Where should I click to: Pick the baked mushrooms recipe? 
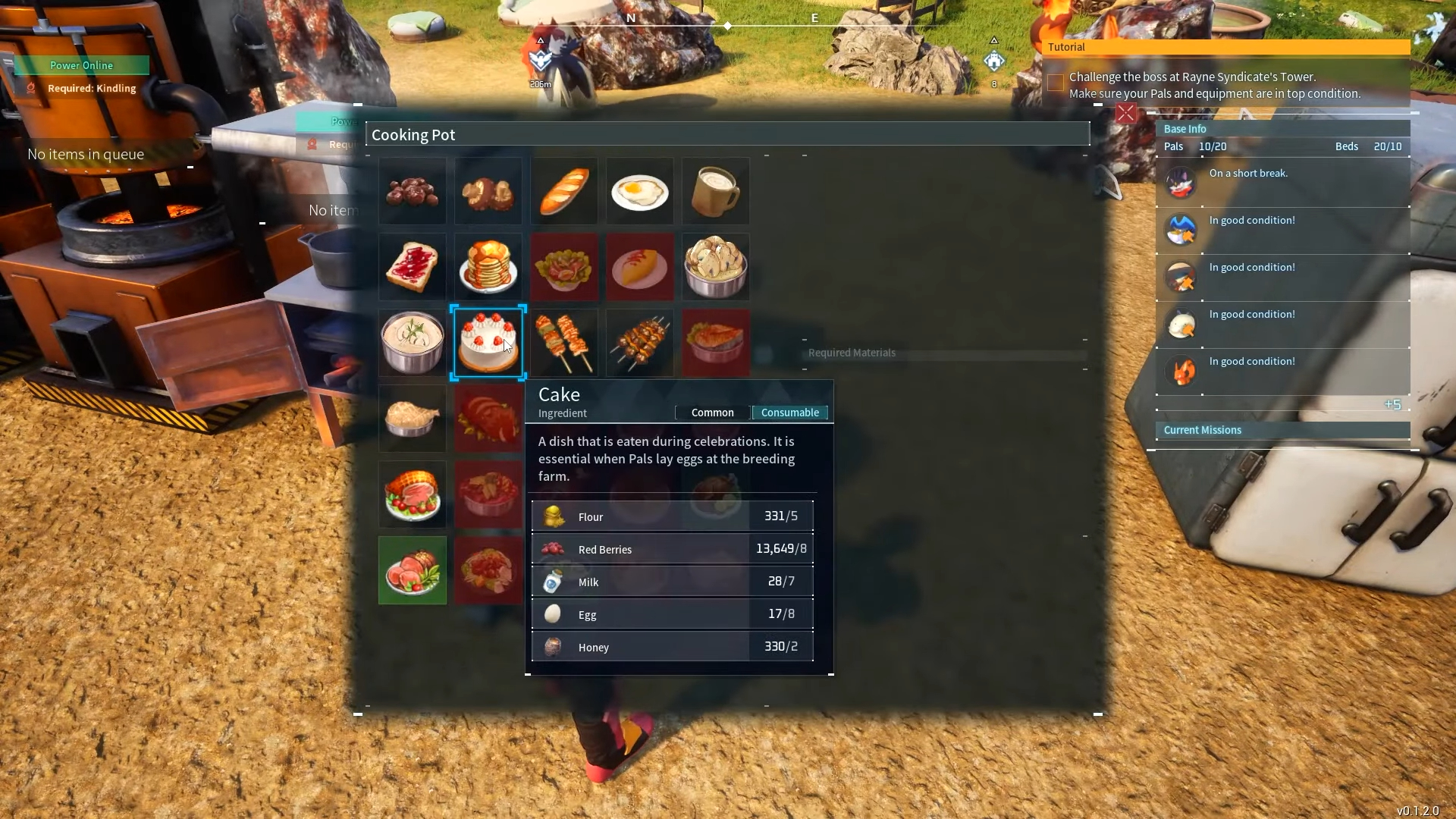pos(488,191)
